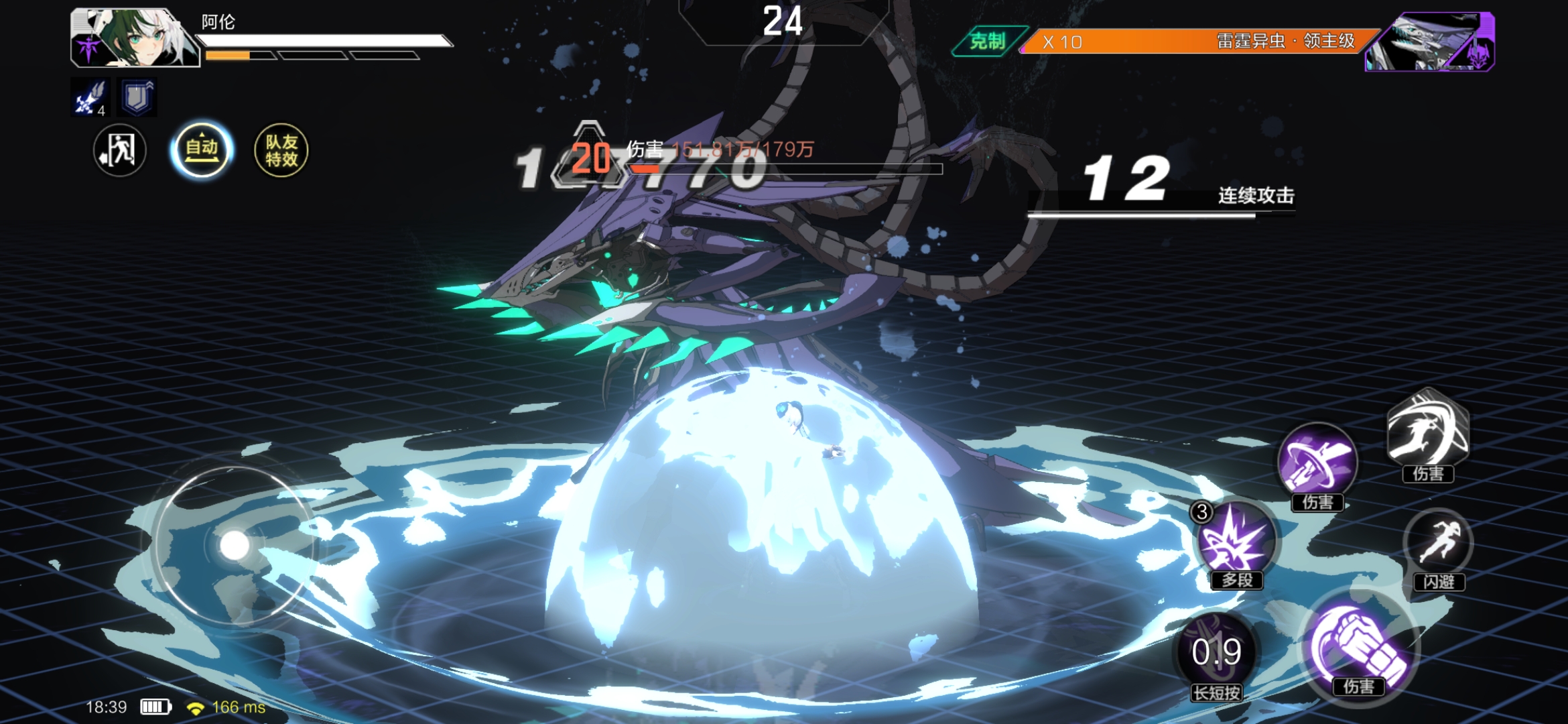
Task: Toggle the 自动 auto-battle button
Action: (201, 150)
